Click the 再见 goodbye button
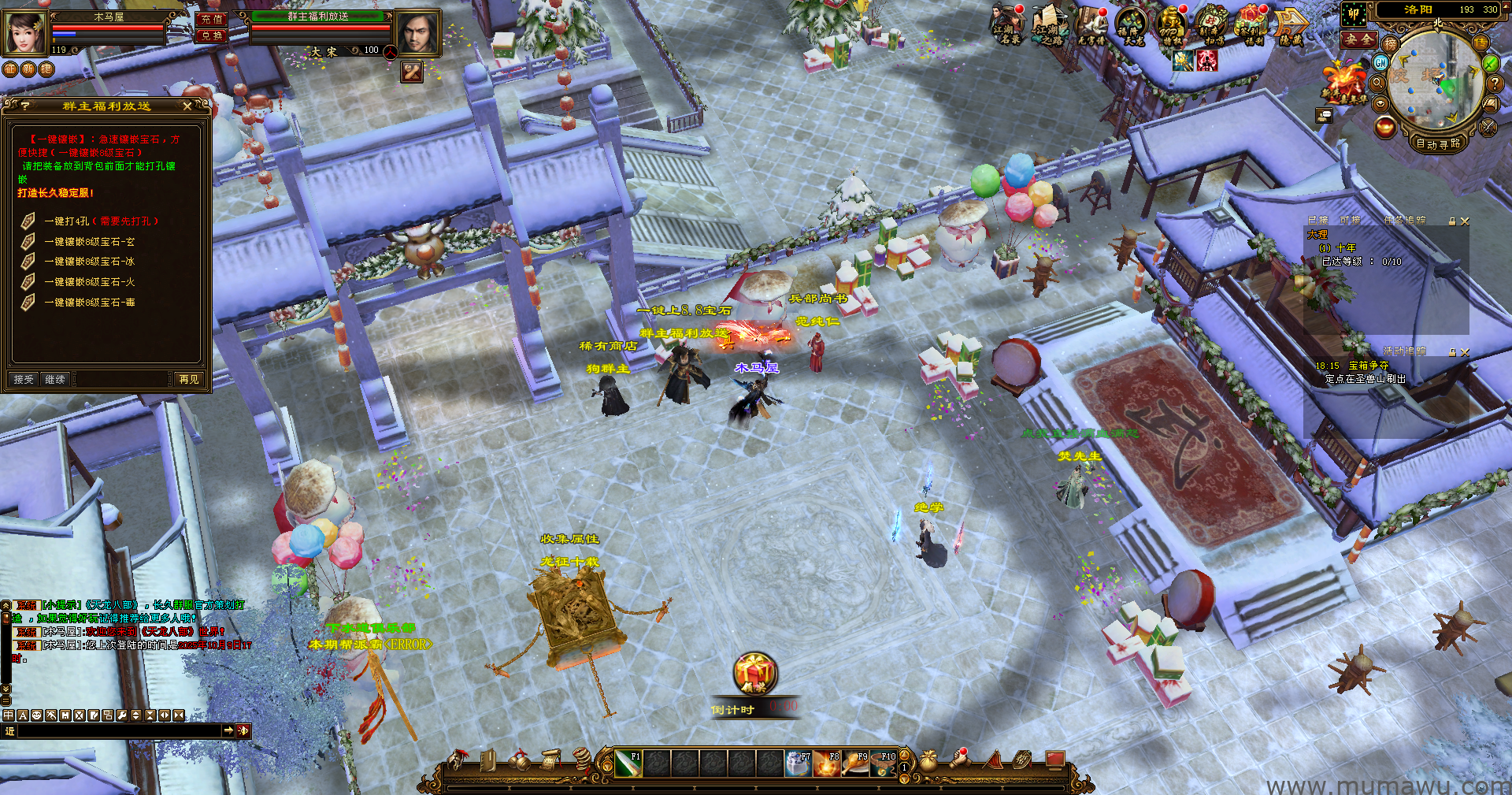The height and width of the screenshot is (795, 1512). [x=189, y=380]
